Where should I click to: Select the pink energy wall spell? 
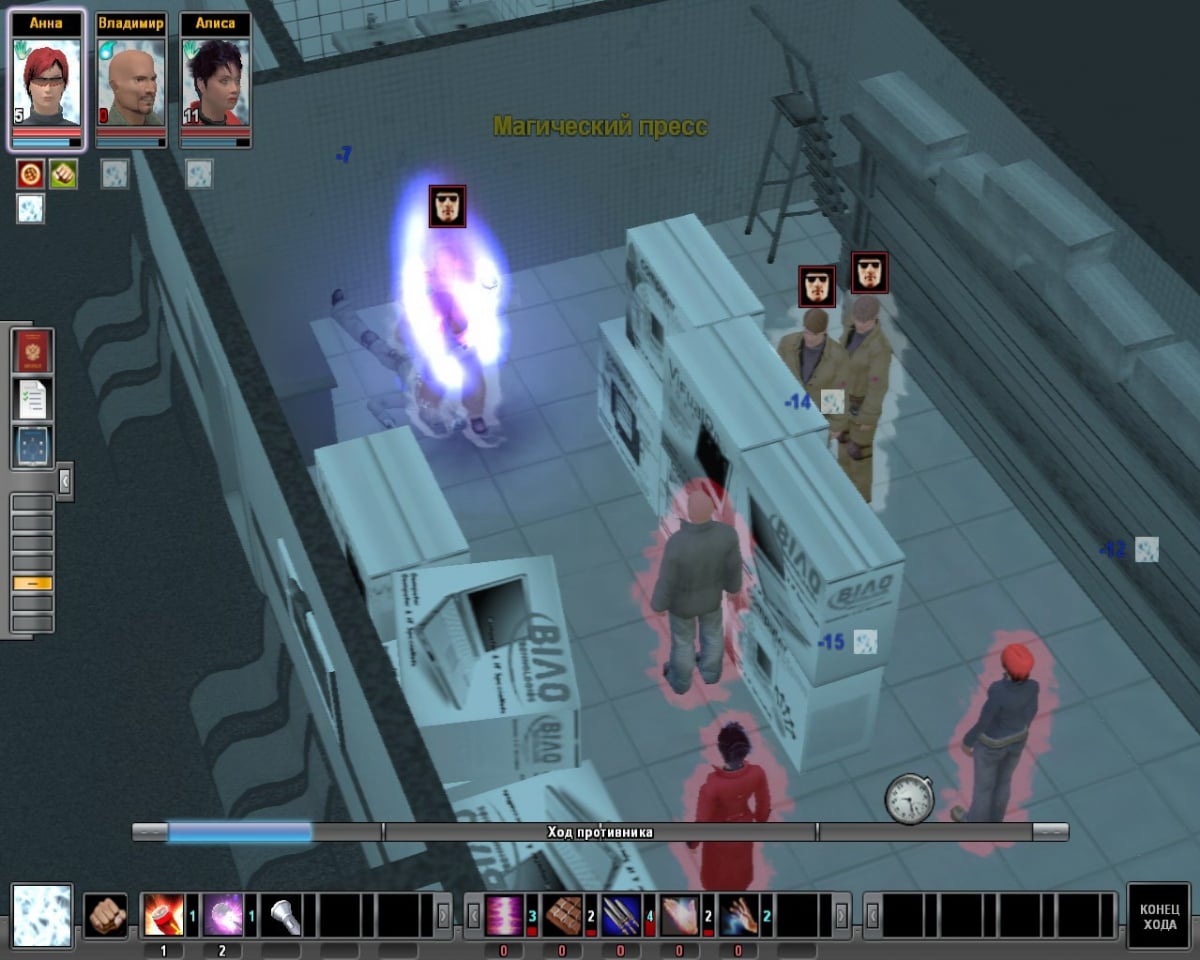pyautogui.click(x=504, y=915)
